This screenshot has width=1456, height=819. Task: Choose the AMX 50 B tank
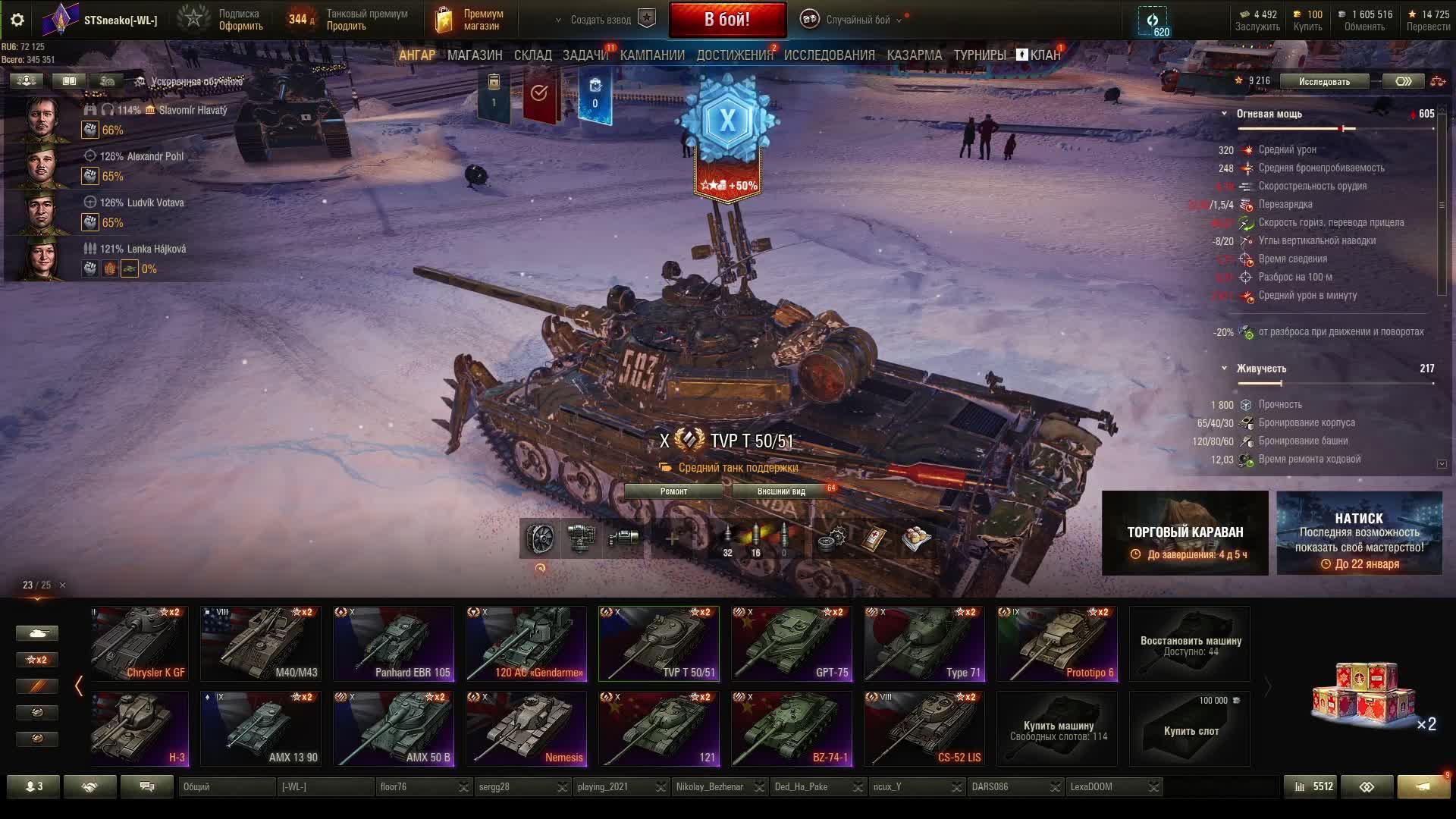pyautogui.click(x=394, y=728)
